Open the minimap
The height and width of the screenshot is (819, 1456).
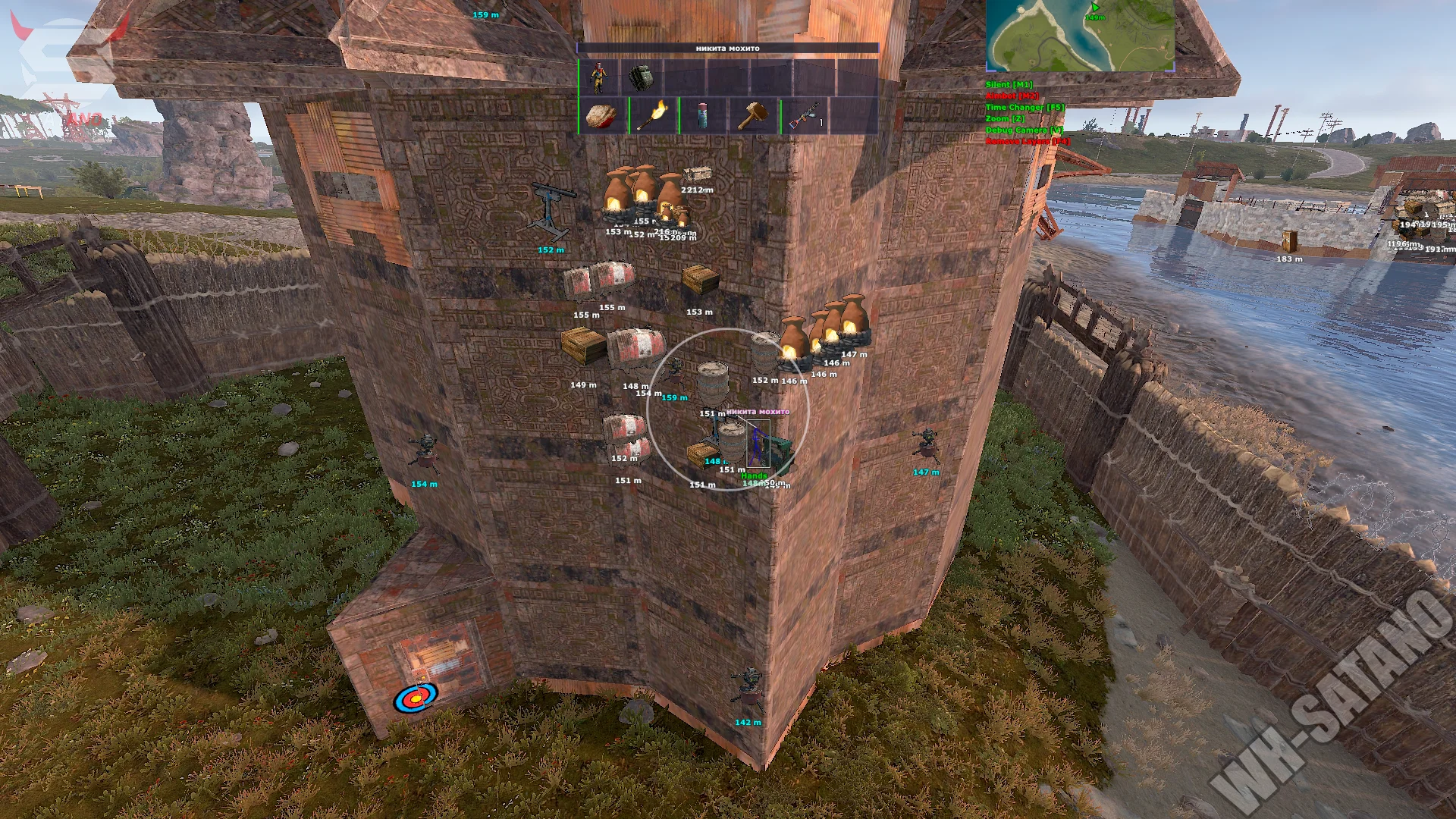click(x=1080, y=36)
